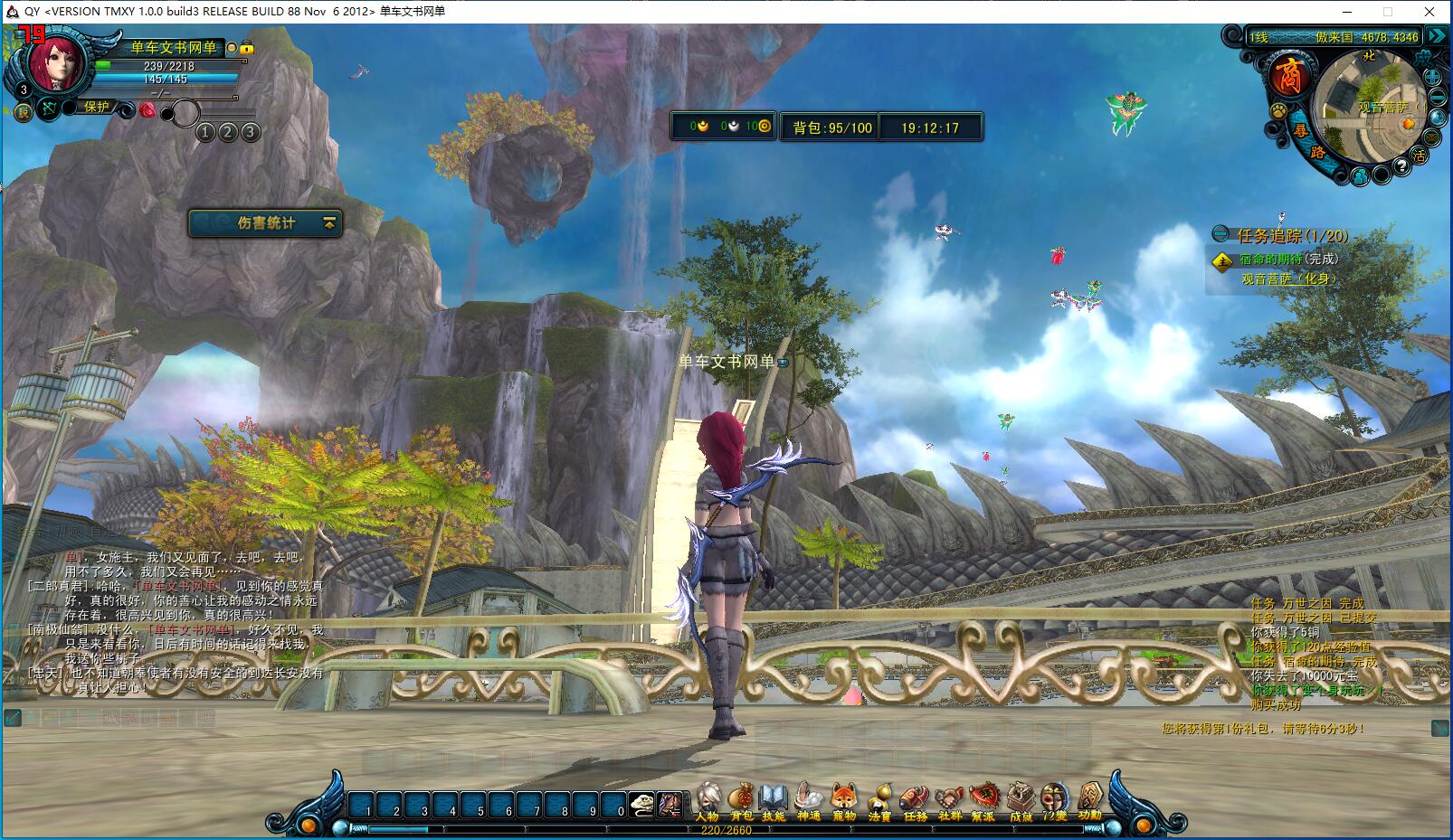Open the 成就 achievements panel

click(x=1021, y=801)
